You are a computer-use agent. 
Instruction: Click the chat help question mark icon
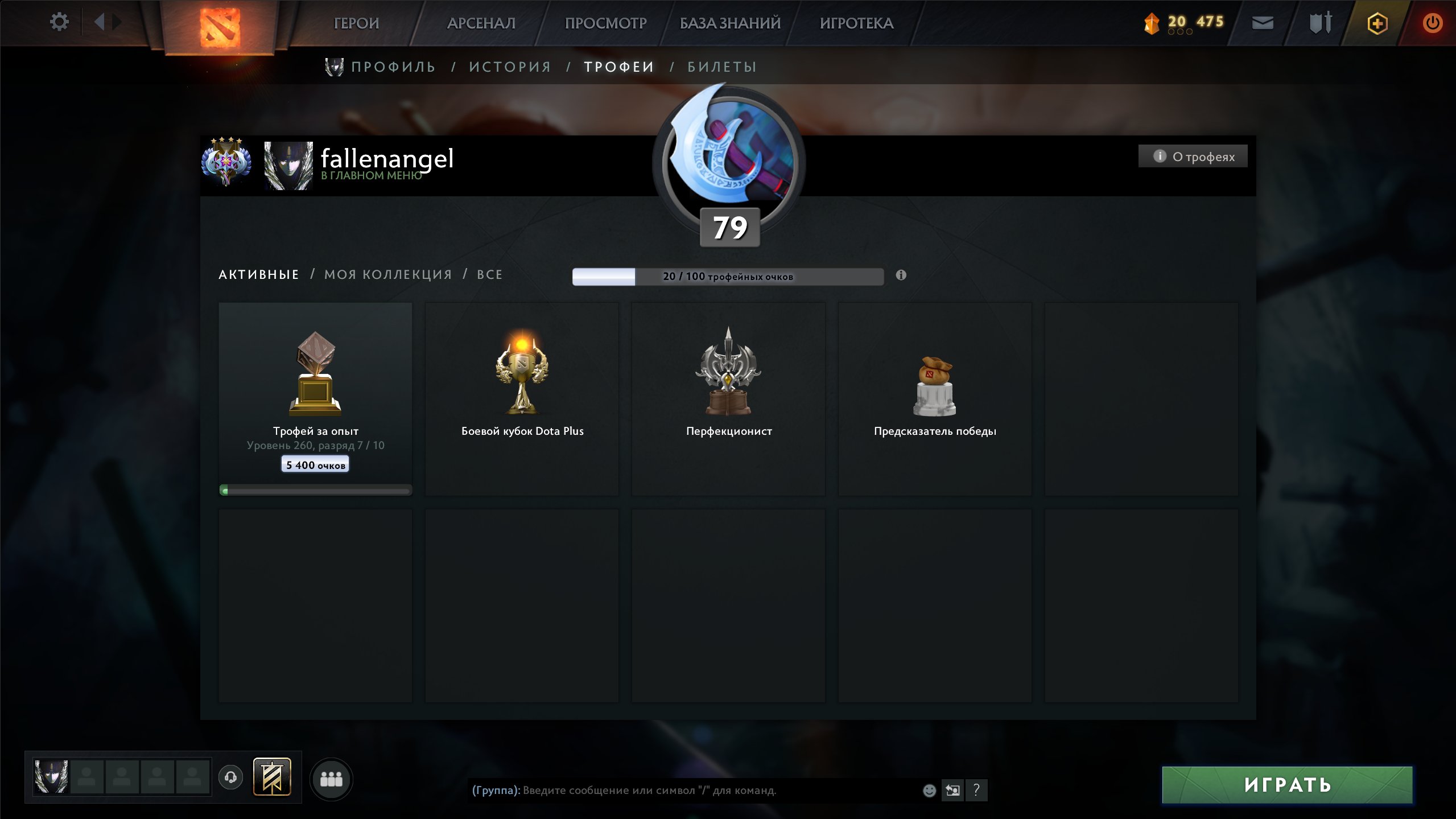[x=977, y=790]
